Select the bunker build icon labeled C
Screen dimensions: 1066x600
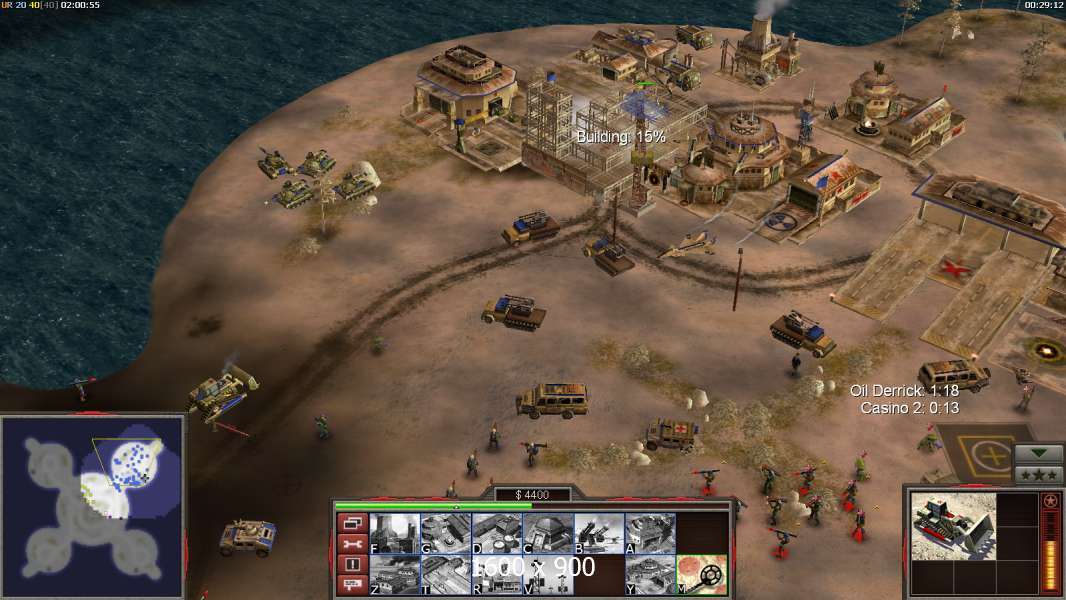coord(548,533)
